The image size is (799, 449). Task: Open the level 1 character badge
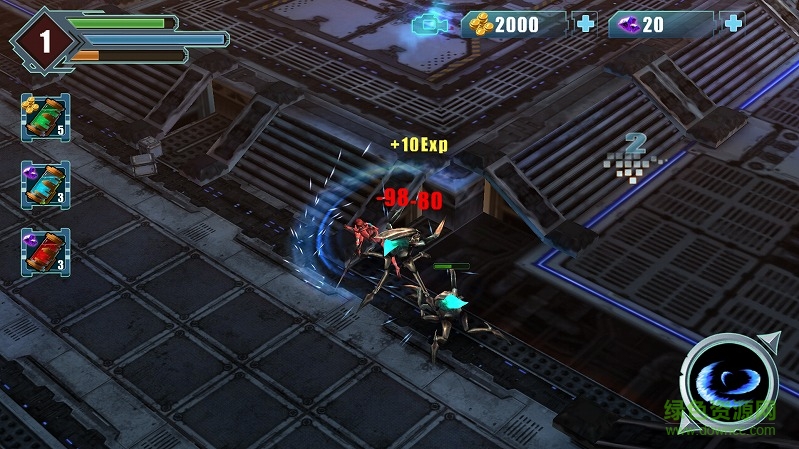pyautogui.click(x=44, y=41)
